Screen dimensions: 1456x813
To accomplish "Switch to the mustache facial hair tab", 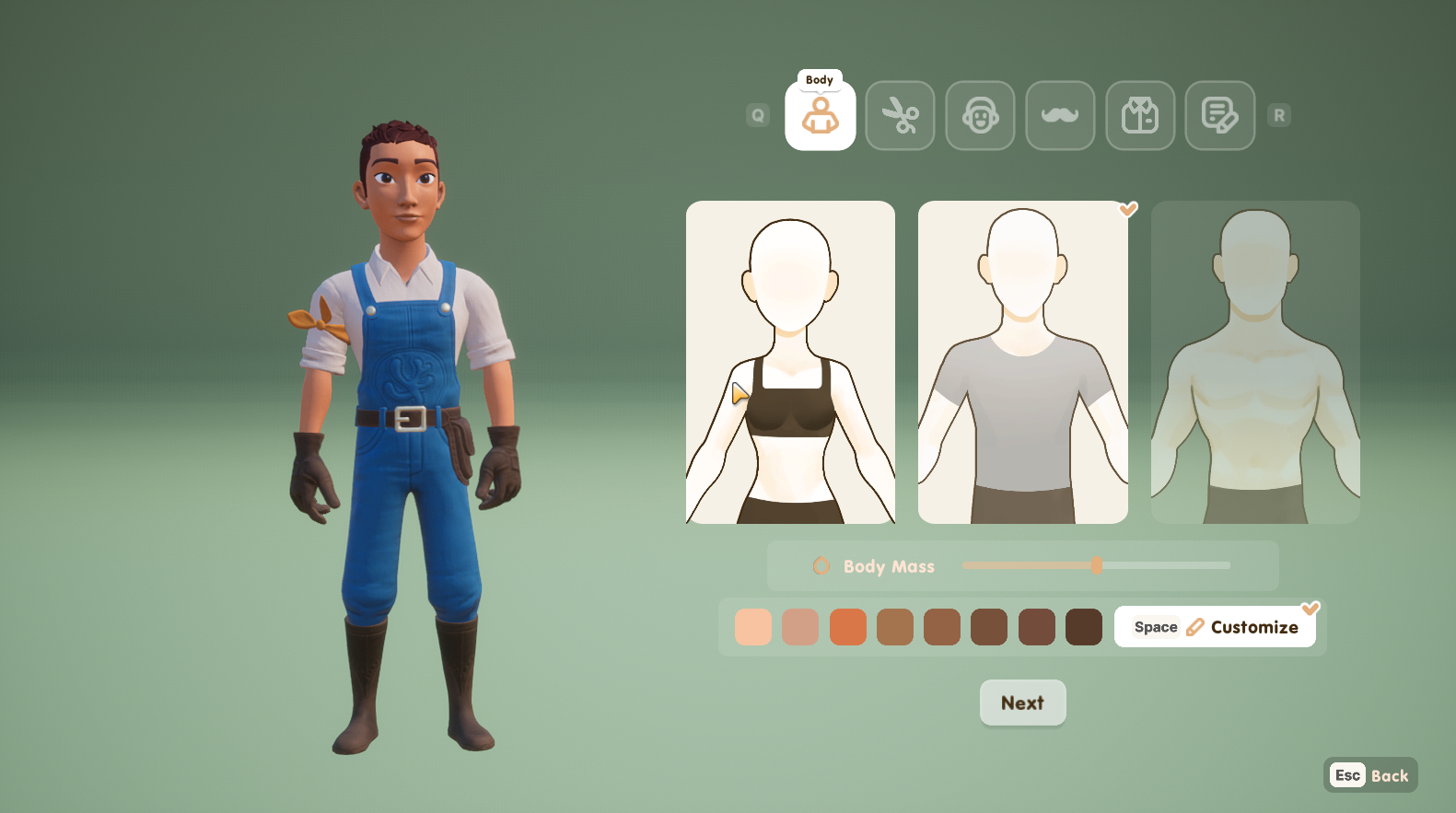I will [1060, 116].
